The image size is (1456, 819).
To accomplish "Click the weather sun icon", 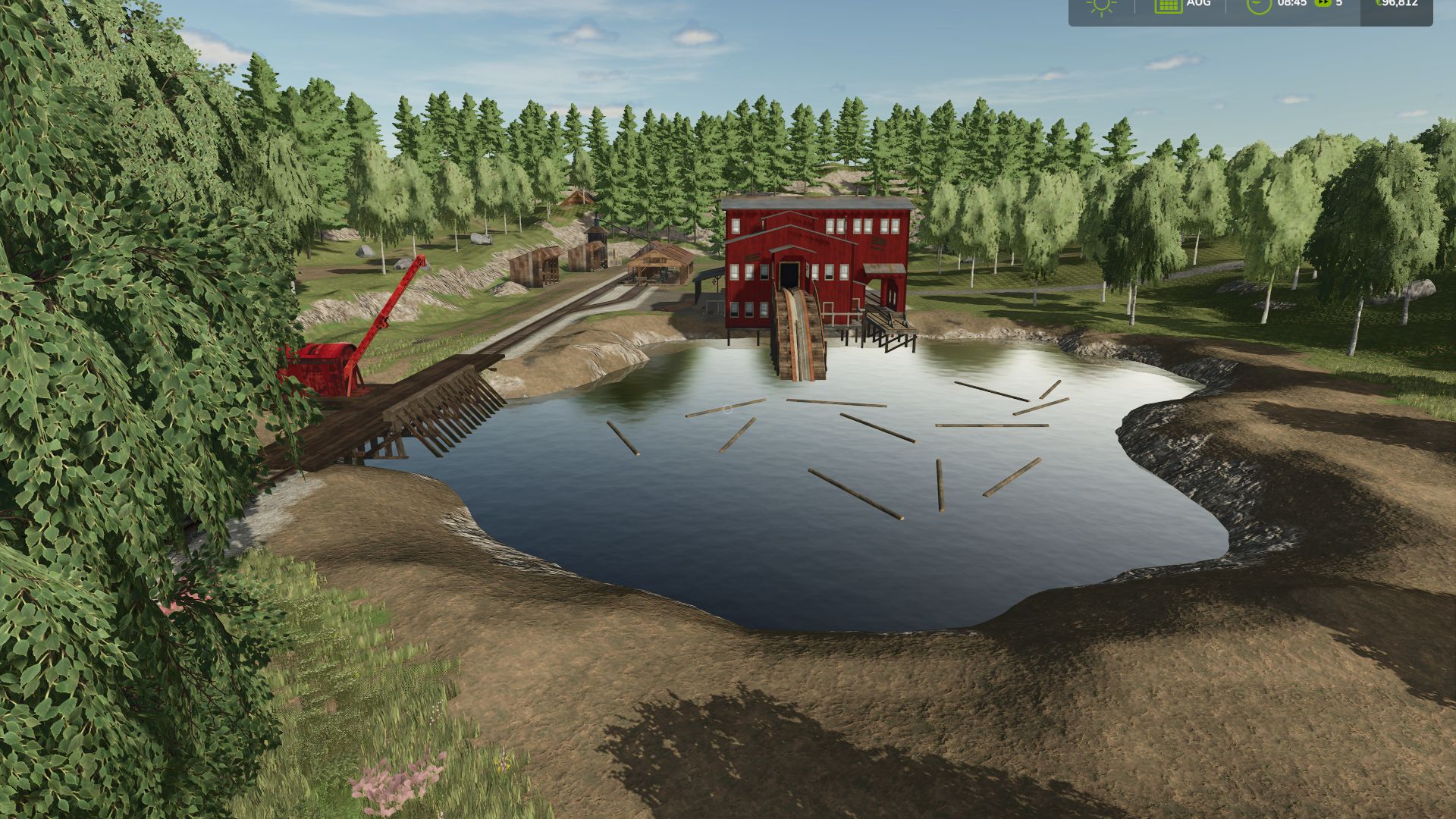I will (x=1100, y=7).
